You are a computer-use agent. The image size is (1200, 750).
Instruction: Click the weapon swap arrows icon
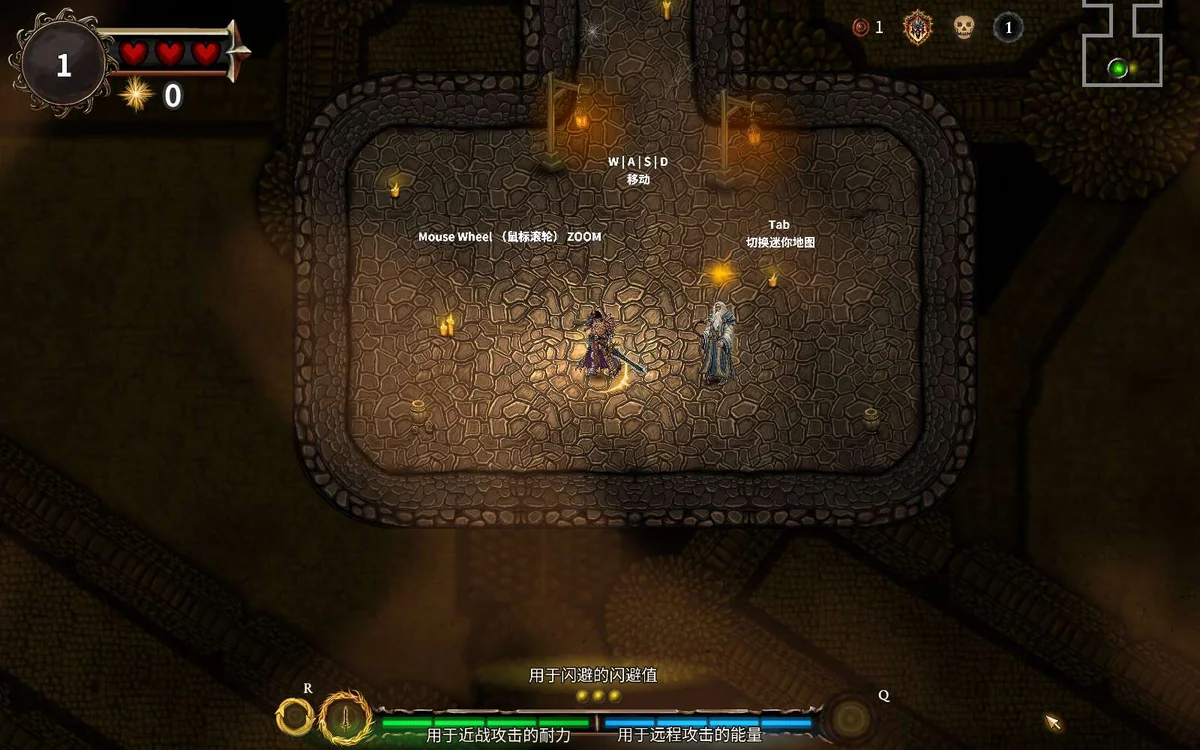(x=295, y=716)
